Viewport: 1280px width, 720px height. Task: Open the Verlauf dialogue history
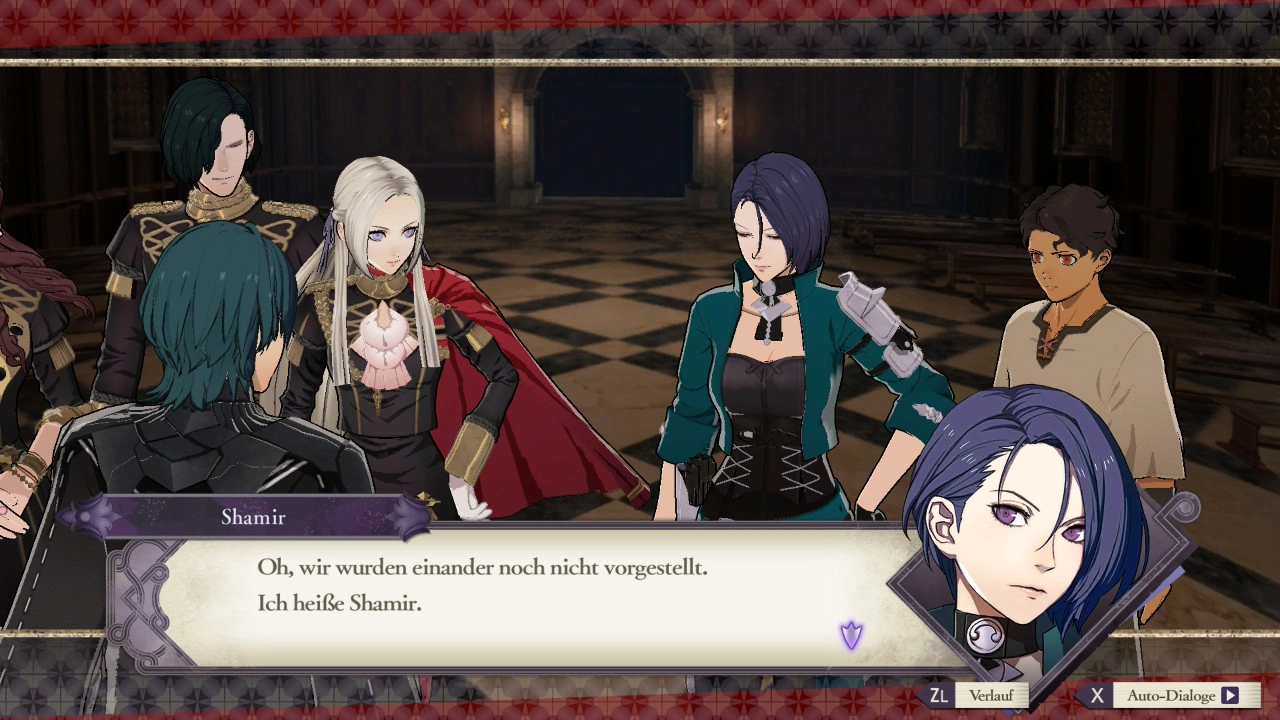[x=977, y=695]
